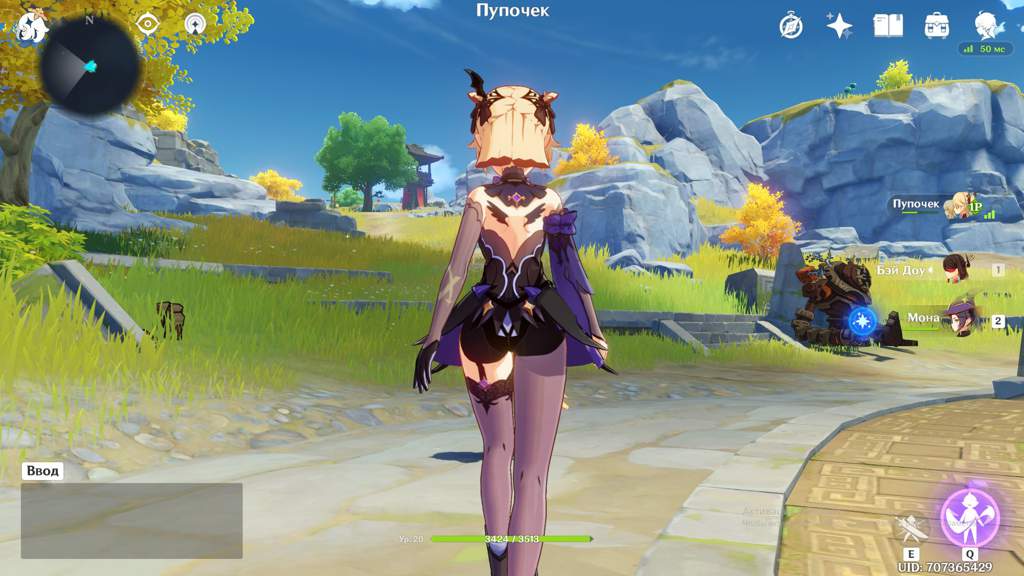Click the round signal icon beside the eye
Screen dimensions: 1024x576
click(194, 24)
